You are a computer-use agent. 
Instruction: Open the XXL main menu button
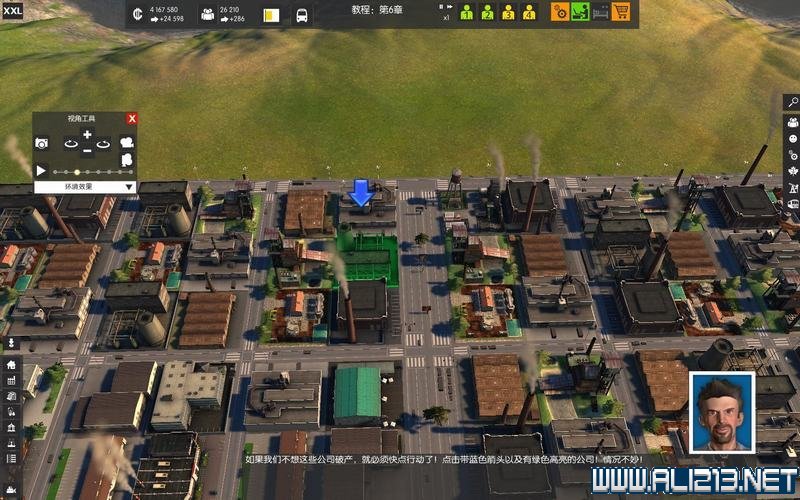coord(13,10)
